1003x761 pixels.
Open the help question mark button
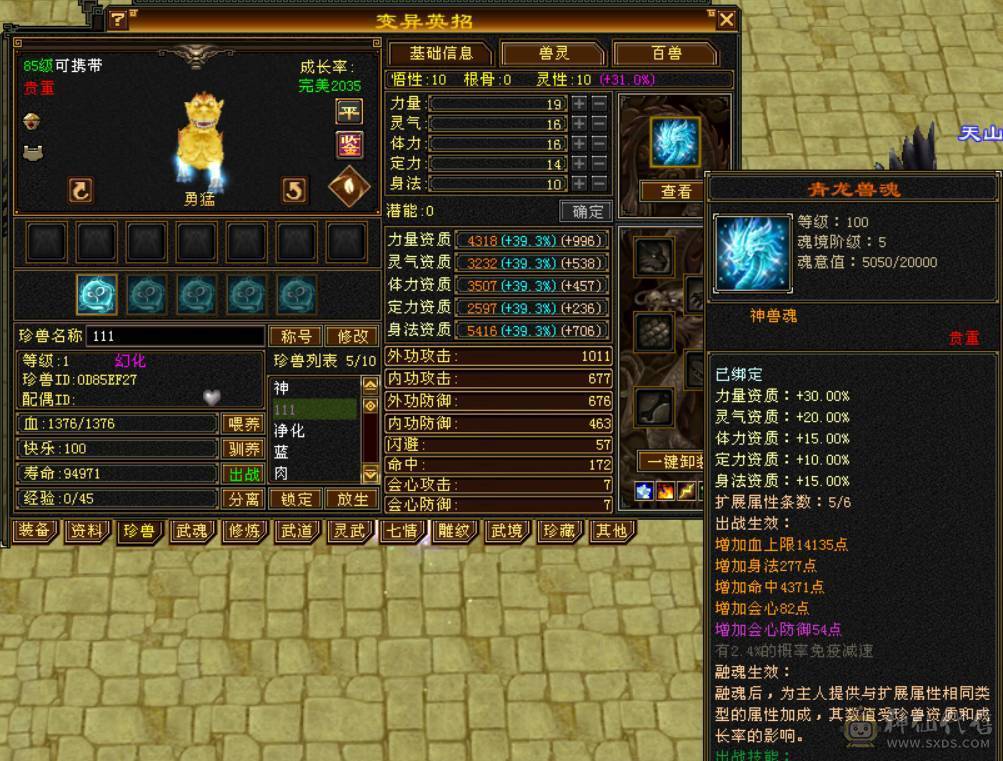click(118, 20)
